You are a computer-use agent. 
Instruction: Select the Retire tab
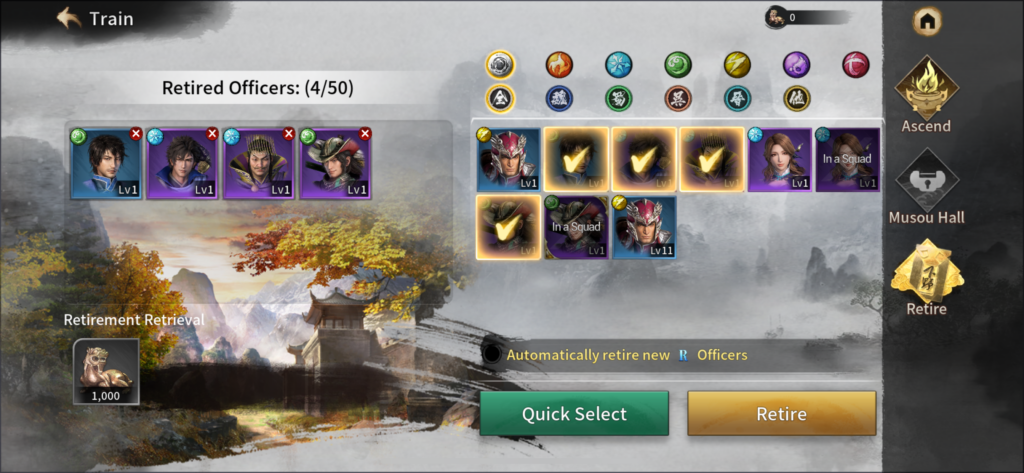(x=926, y=279)
